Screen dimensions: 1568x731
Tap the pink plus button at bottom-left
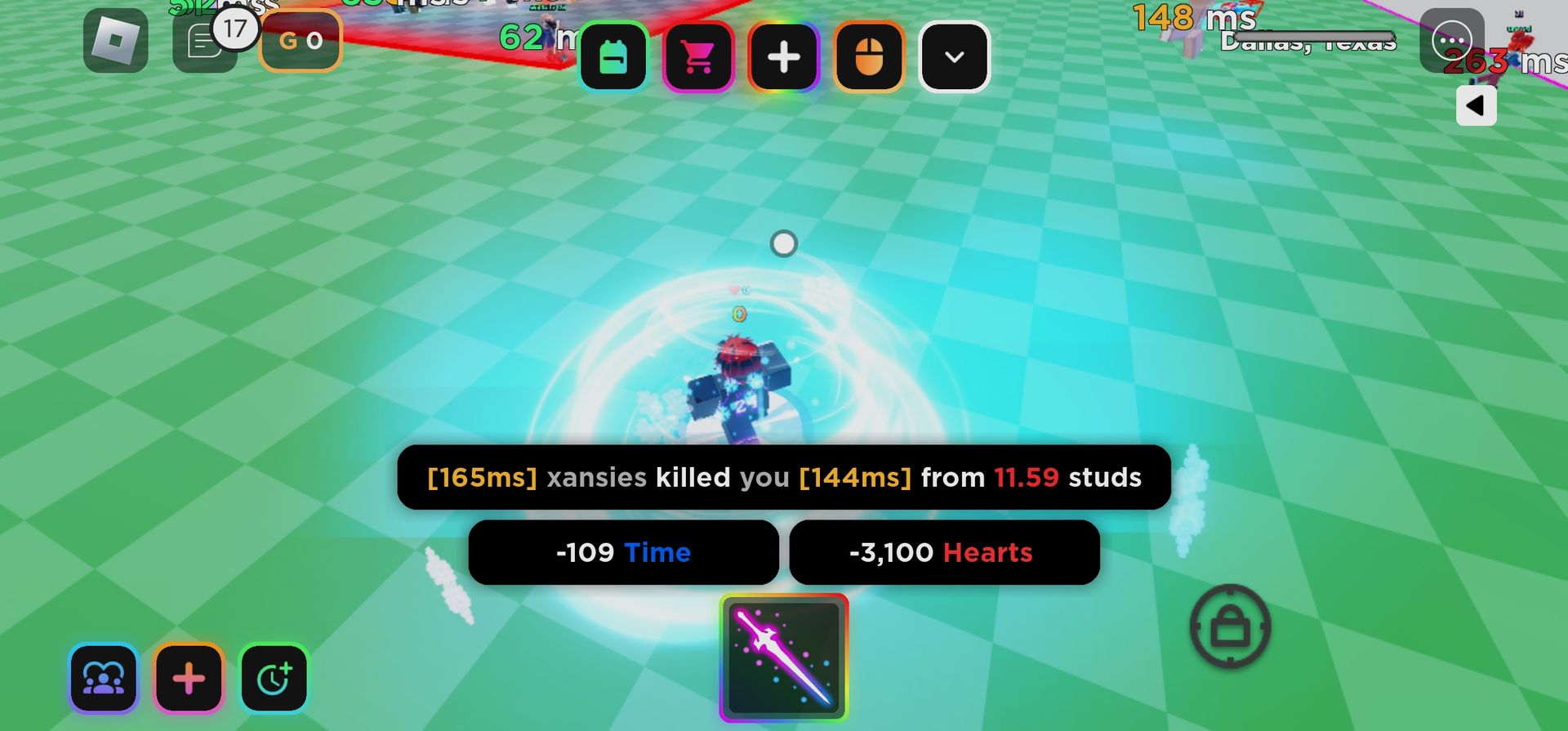pos(189,678)
